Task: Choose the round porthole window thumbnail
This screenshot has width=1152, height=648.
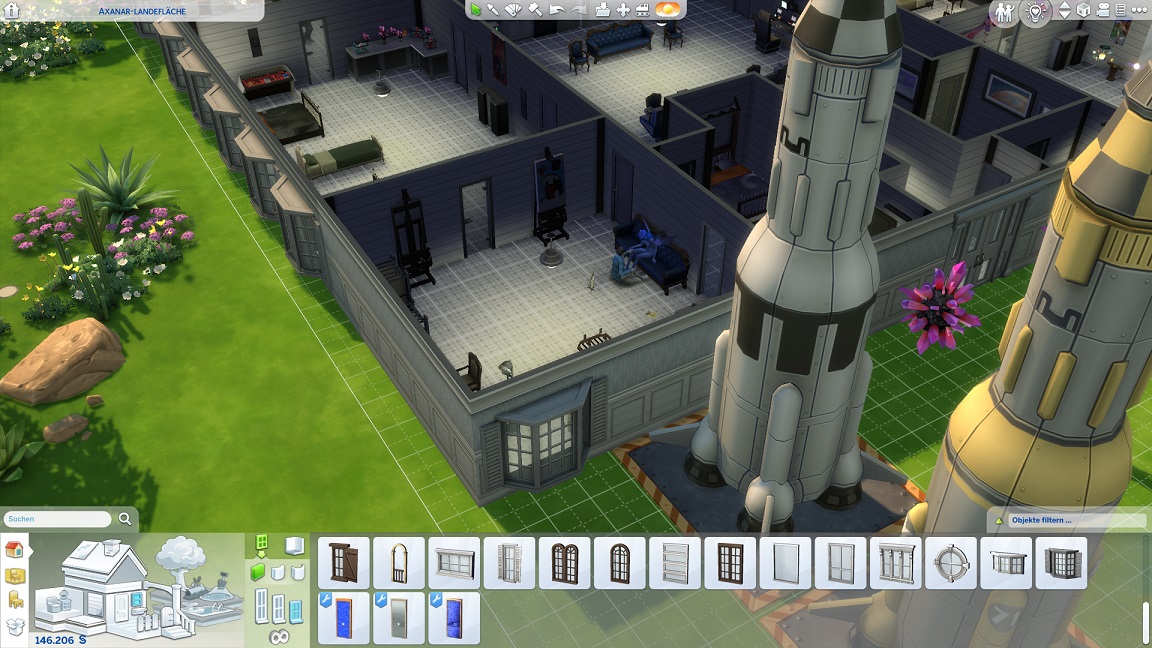Action: coord(951,563)
